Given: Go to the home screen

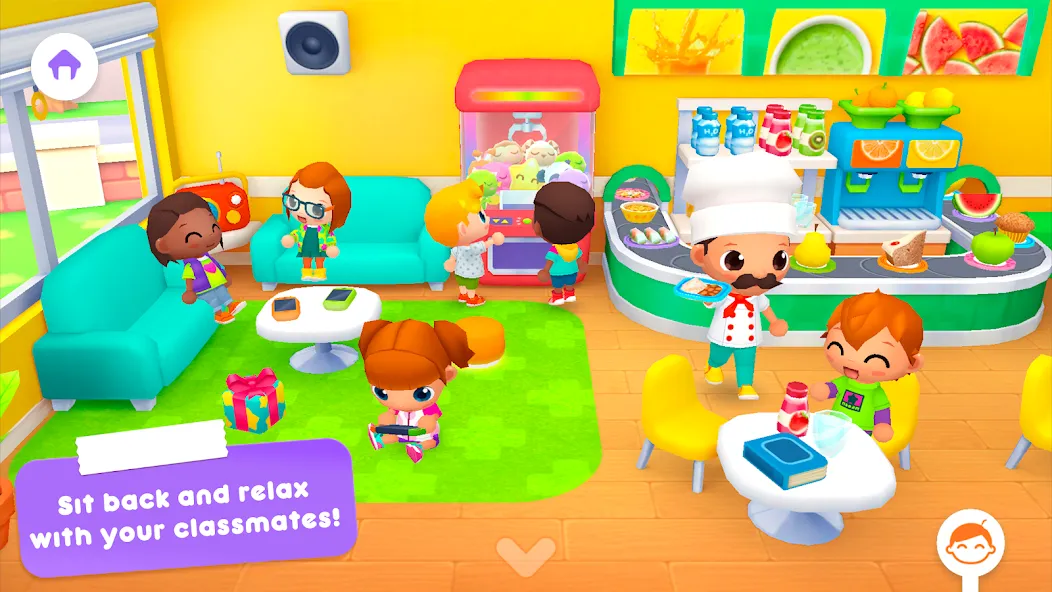Looking at the screenshot, I should 64,66.
